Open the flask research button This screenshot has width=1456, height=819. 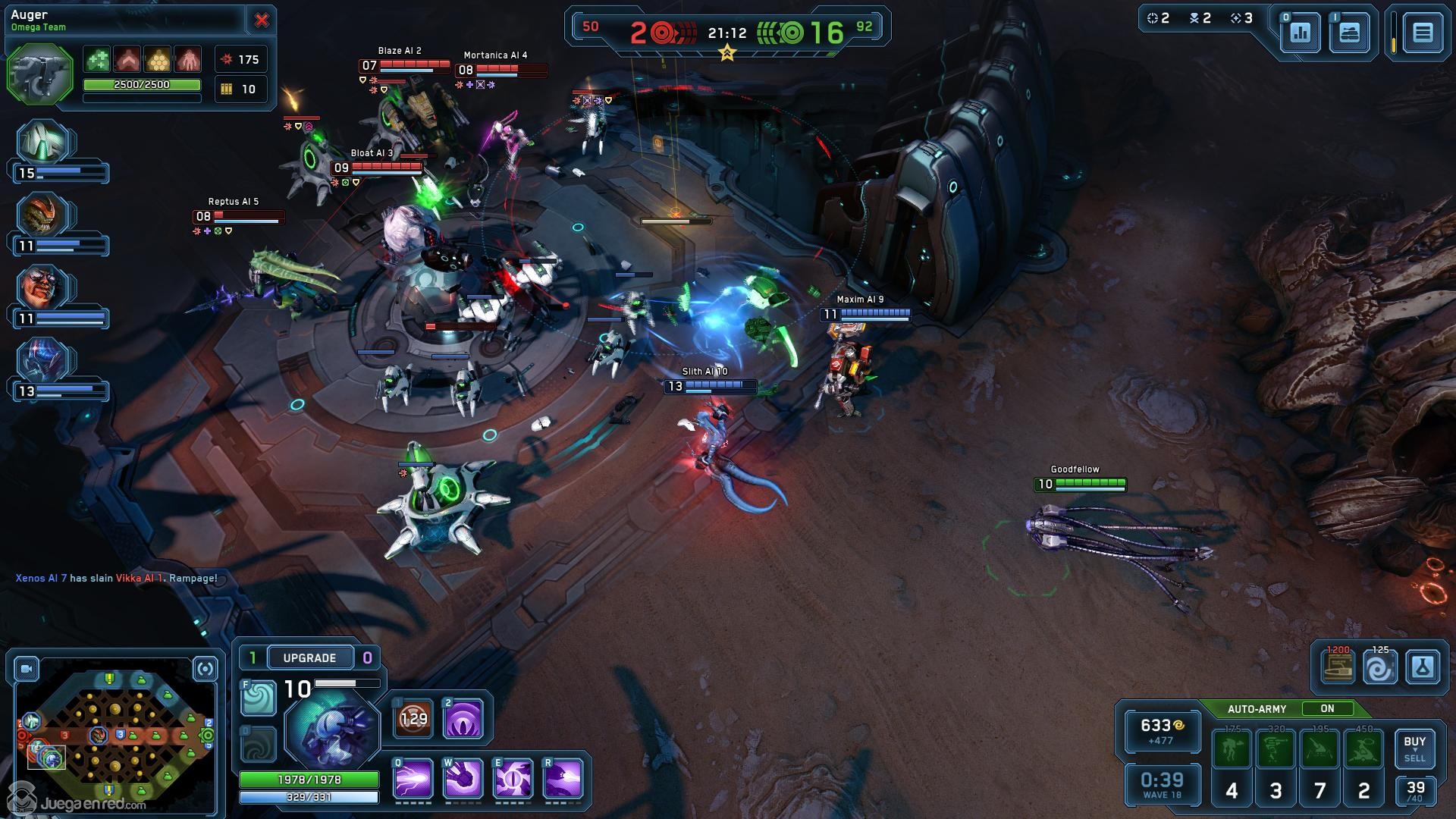[1423, 668]
